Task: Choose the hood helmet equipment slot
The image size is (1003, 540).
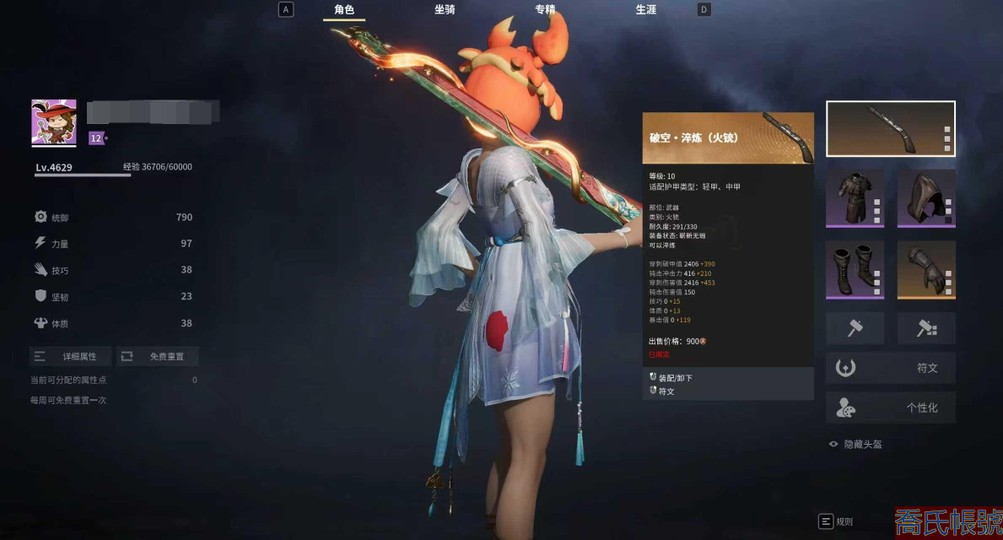Action: pyautogui.click(x=926, y=198)
